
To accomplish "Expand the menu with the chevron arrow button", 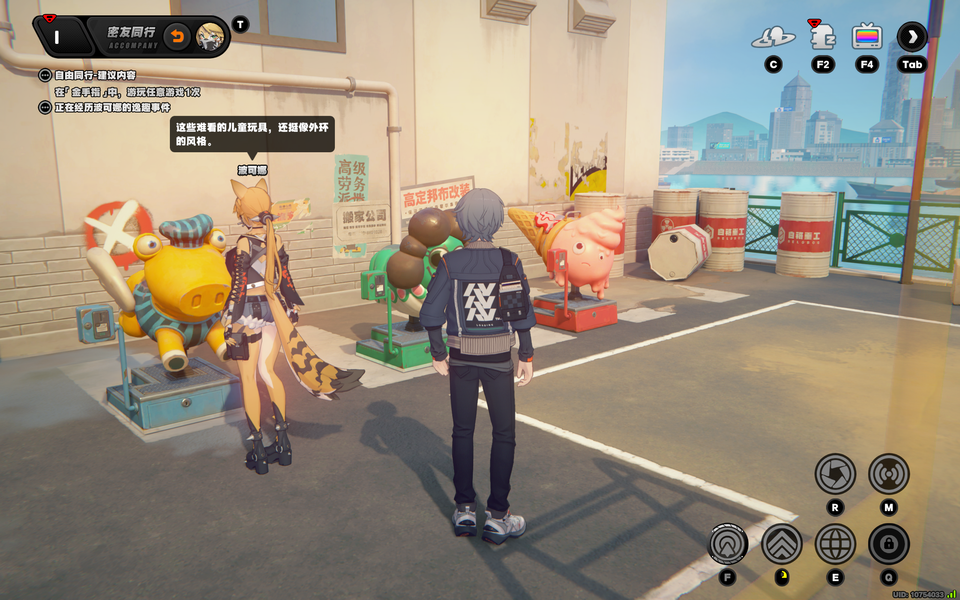I will click(912, 38).
